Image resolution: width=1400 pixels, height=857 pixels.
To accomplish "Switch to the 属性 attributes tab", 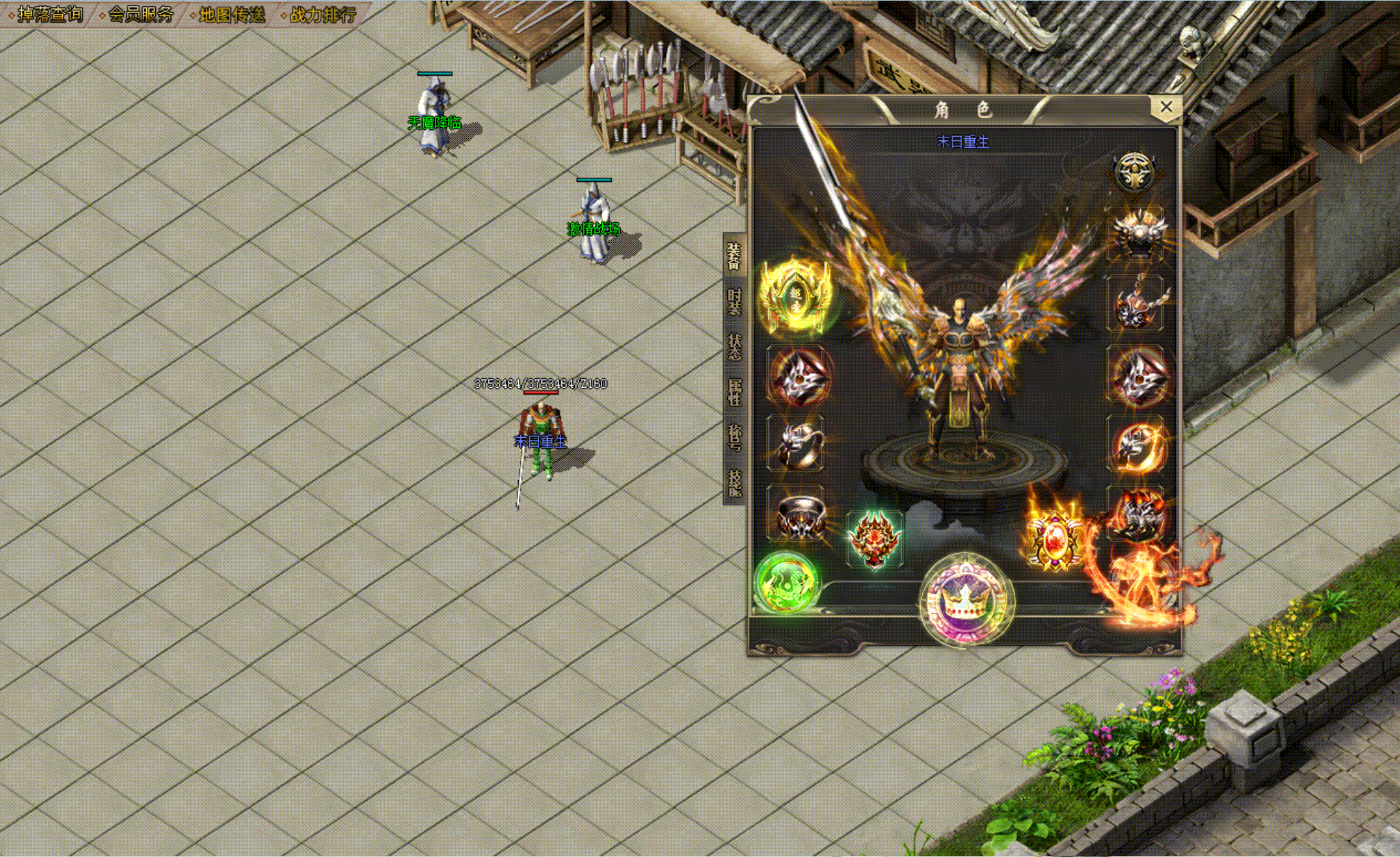I will [734, 392].
